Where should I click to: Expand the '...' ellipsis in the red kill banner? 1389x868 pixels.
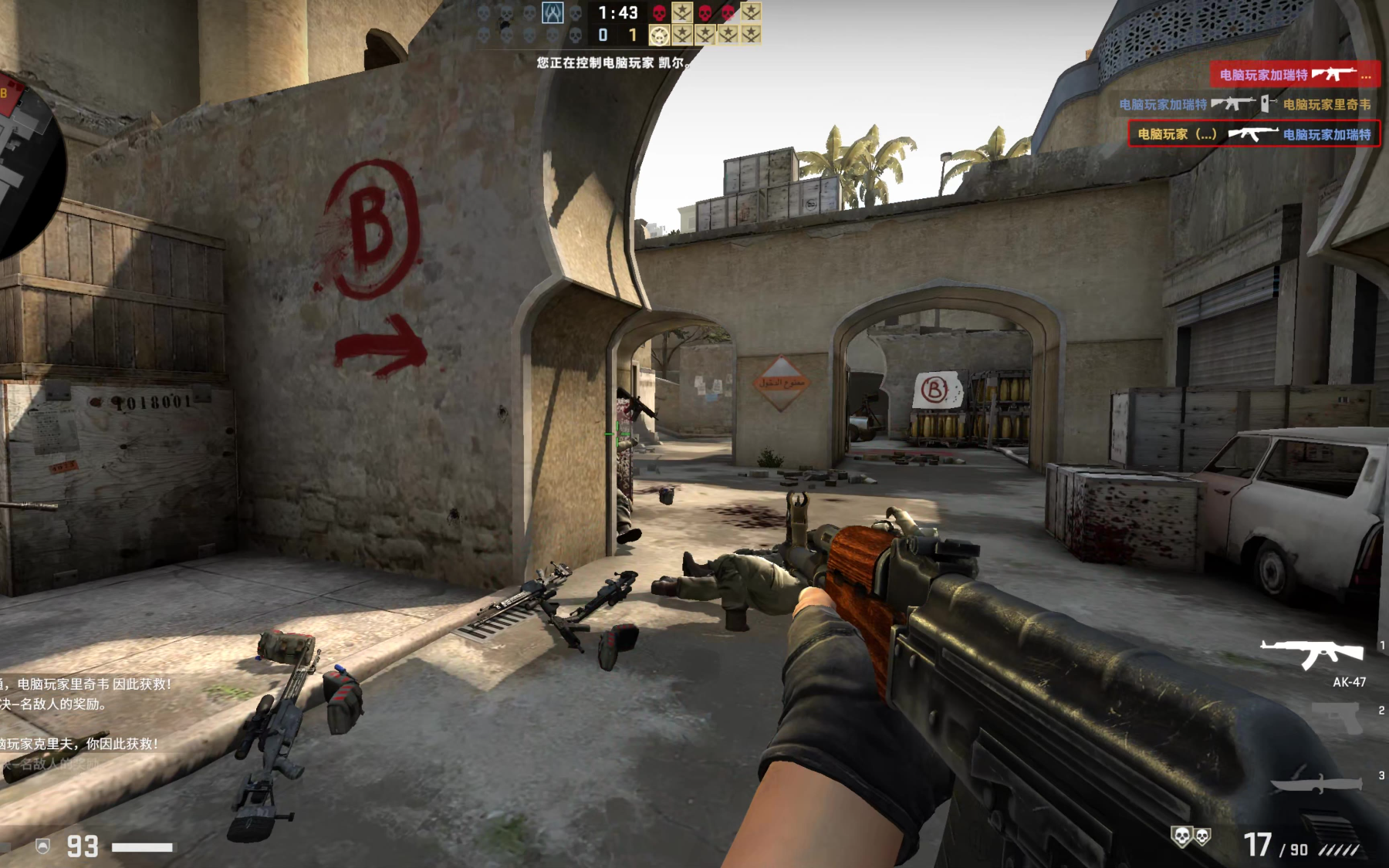1367,77
